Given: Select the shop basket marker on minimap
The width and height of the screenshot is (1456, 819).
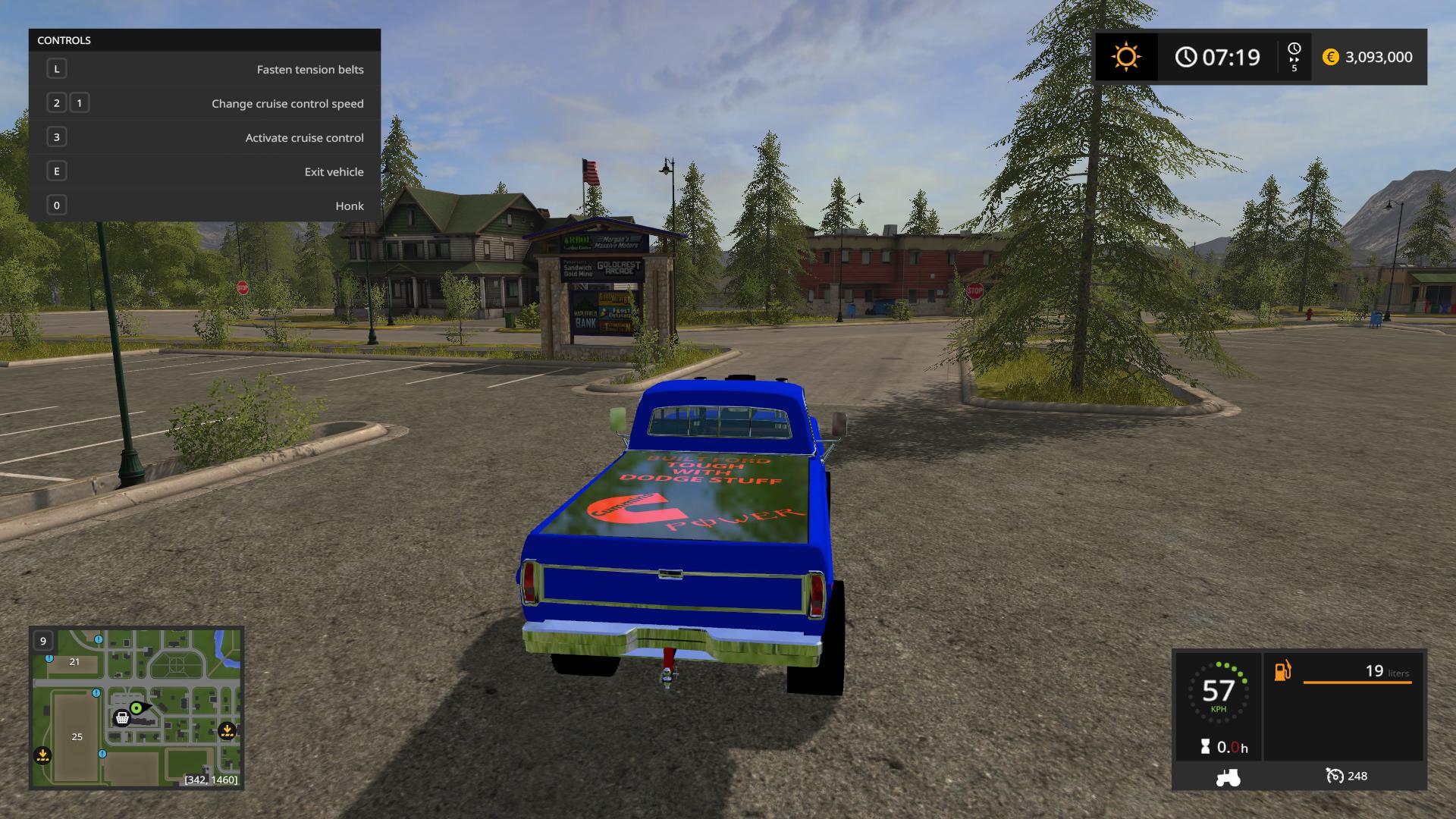Looking at the screenshot, I should (x=121, y=717).
